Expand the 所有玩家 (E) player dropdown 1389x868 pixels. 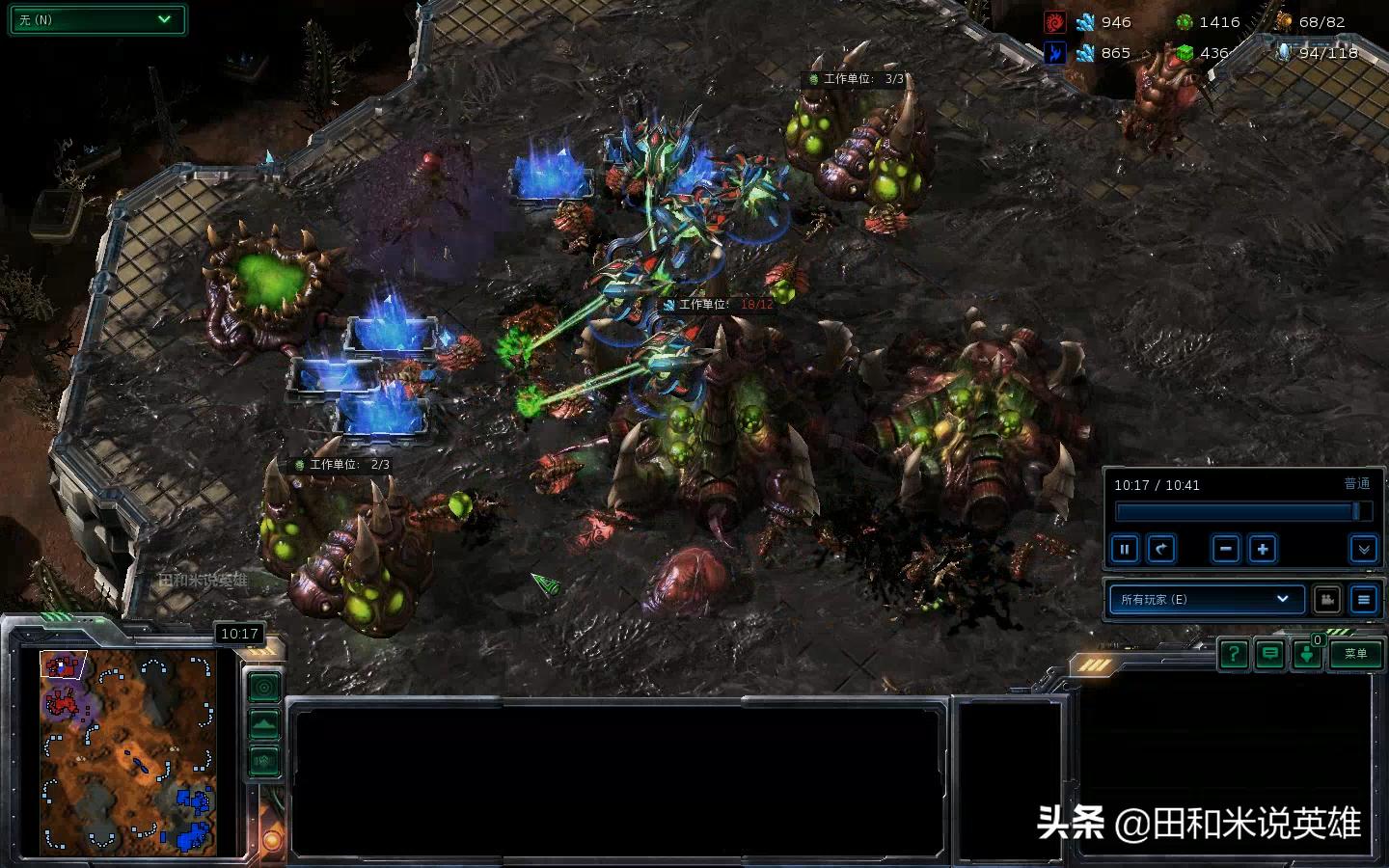click(x=1206, y=599)
